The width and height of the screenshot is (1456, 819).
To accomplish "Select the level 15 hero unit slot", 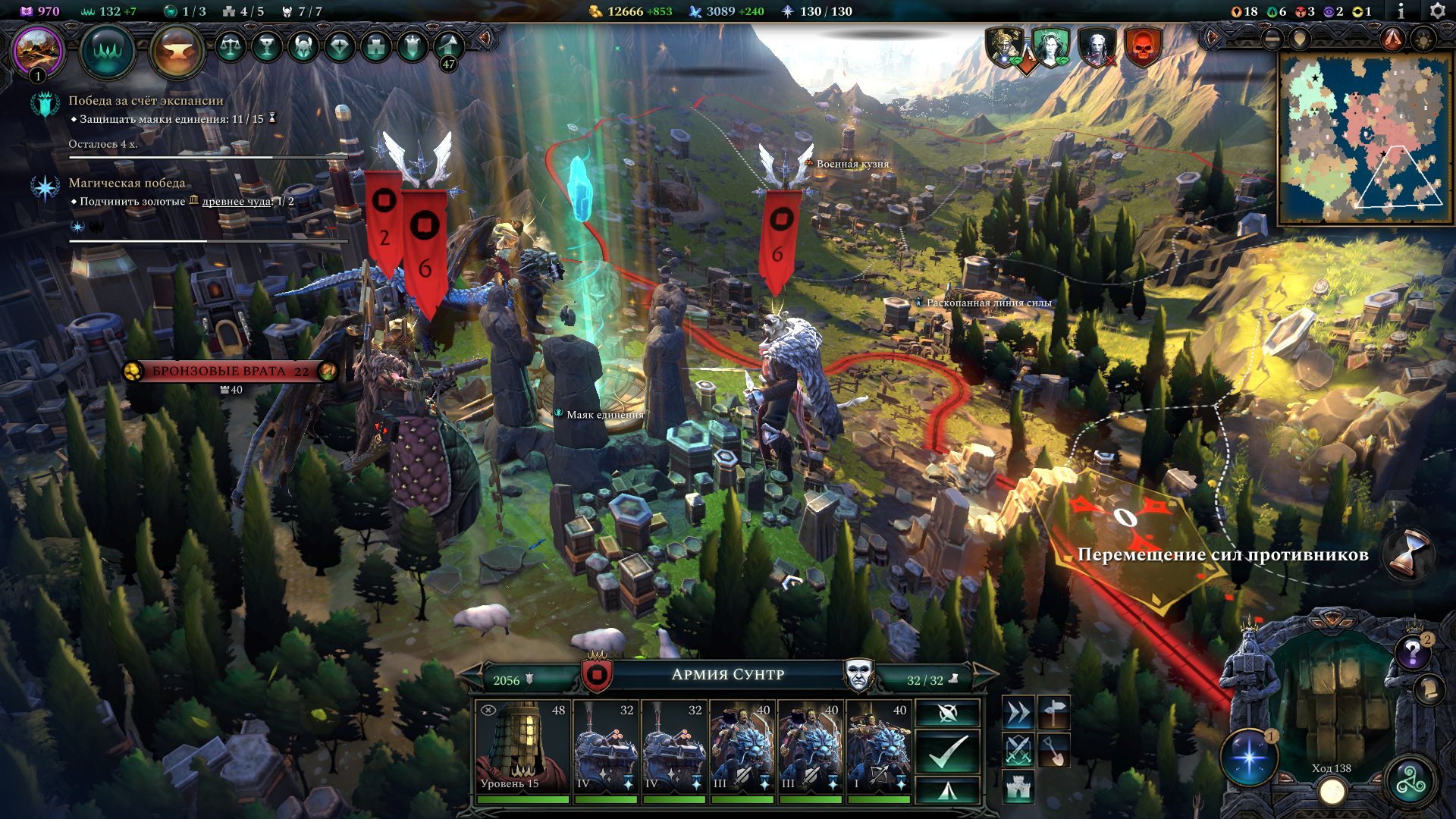I will 522,748.
